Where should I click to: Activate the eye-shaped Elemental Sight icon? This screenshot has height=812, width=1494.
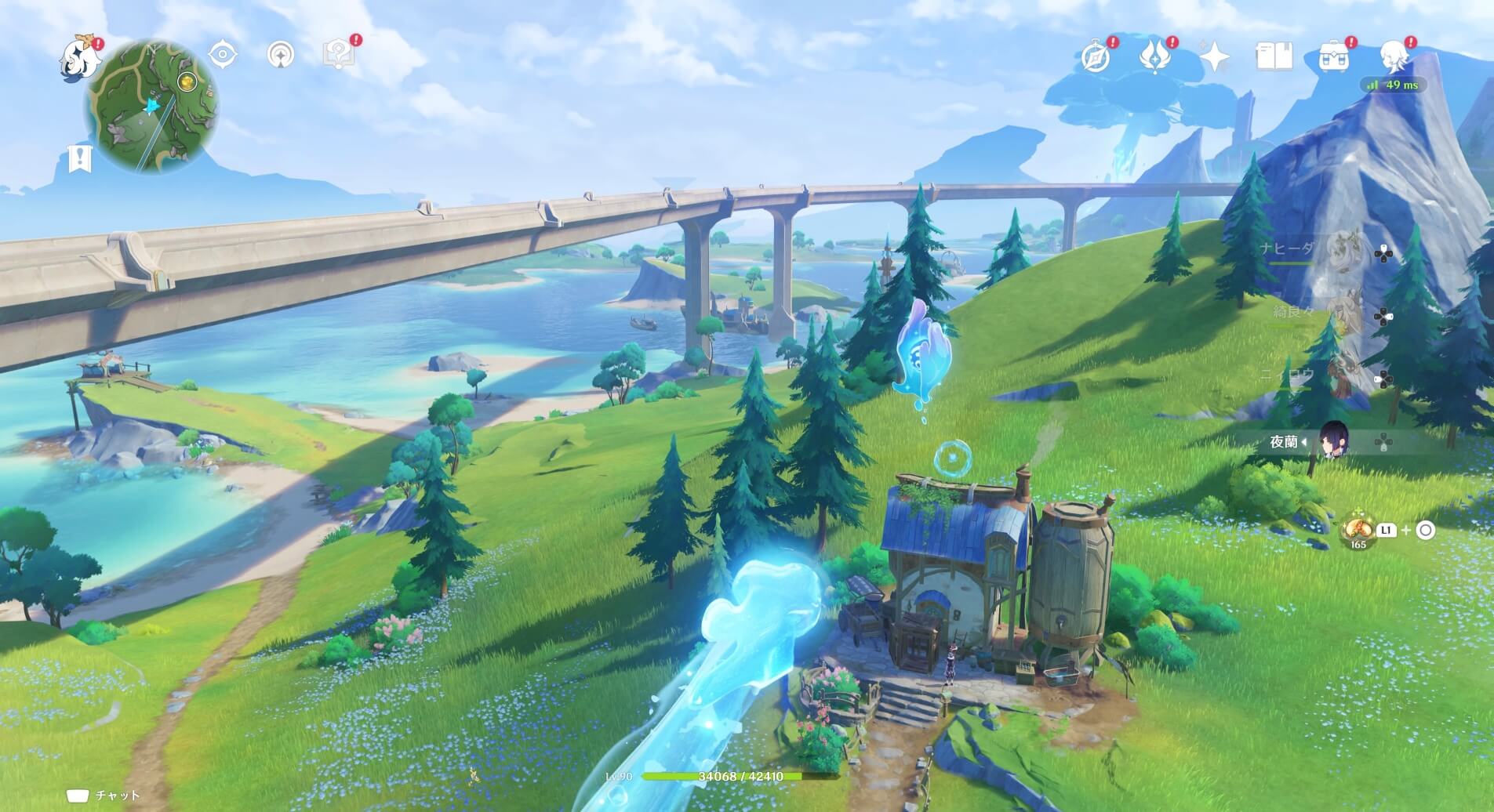click(223, 55)
